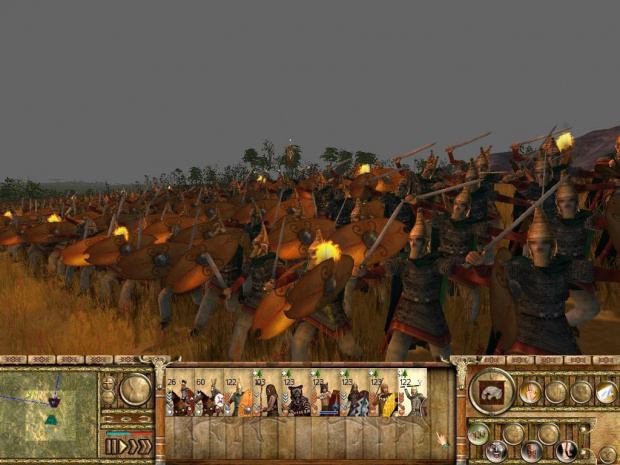Viewport: 620px width, 465px height.
Task: Zoom out the minimap with the minus button
Action: tap(109, 397)
